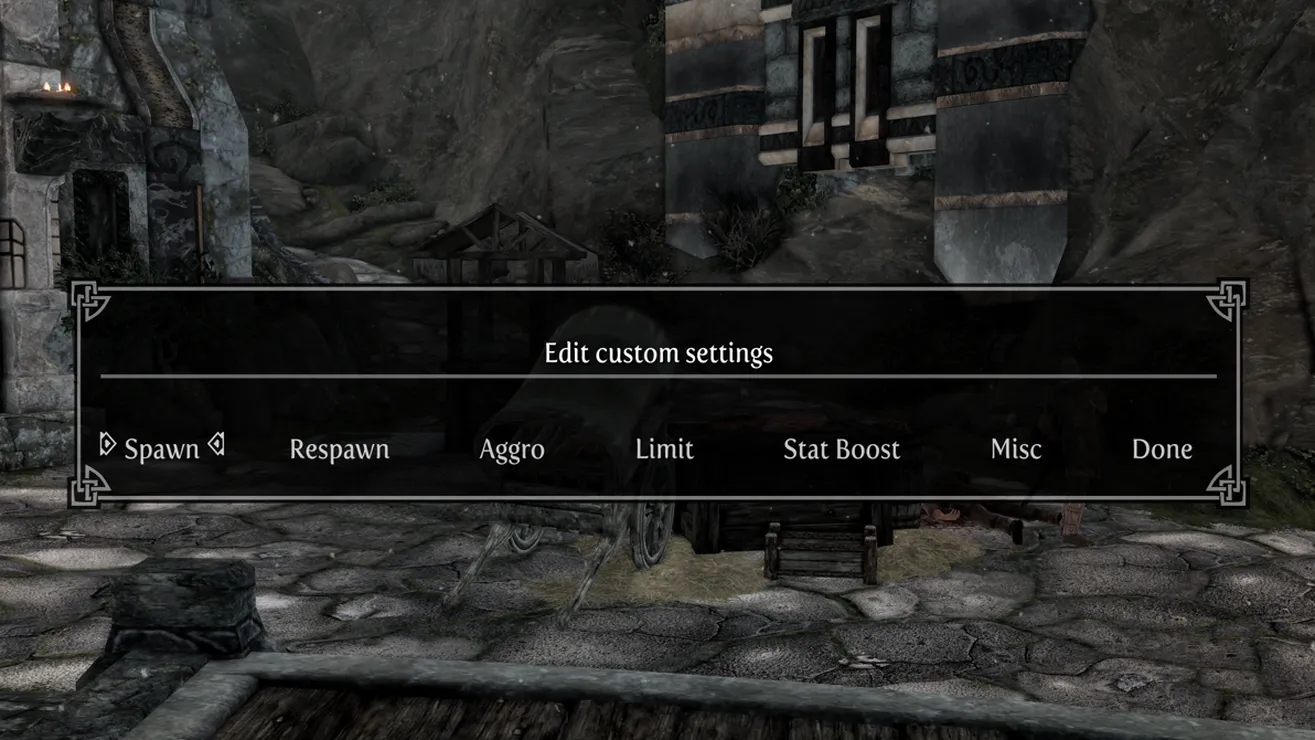Select Stat Boost settings
Viewport: 1315px width, 740px height.
[841, 449]
